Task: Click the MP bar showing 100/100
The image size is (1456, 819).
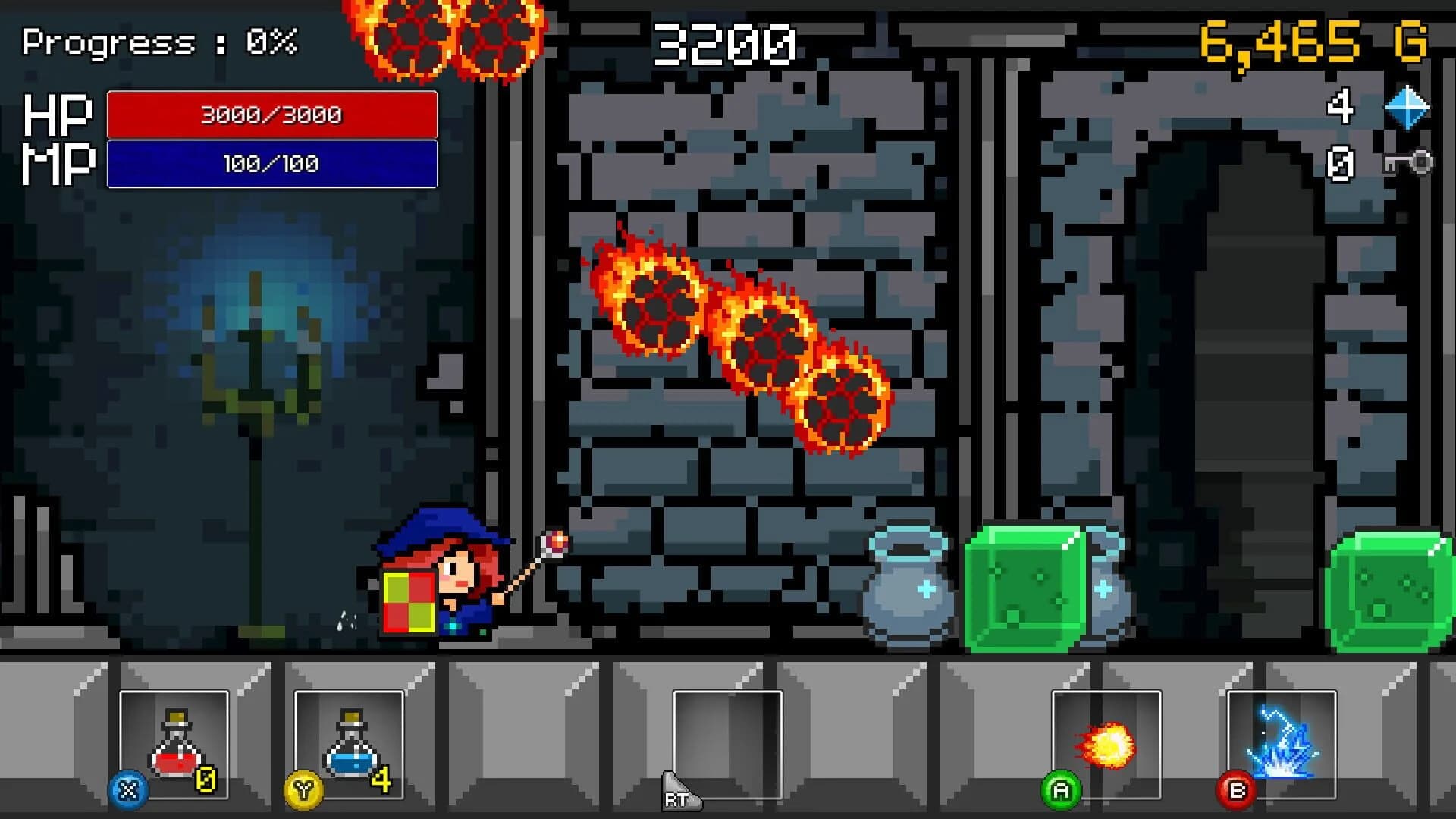Action: point(273,164)
